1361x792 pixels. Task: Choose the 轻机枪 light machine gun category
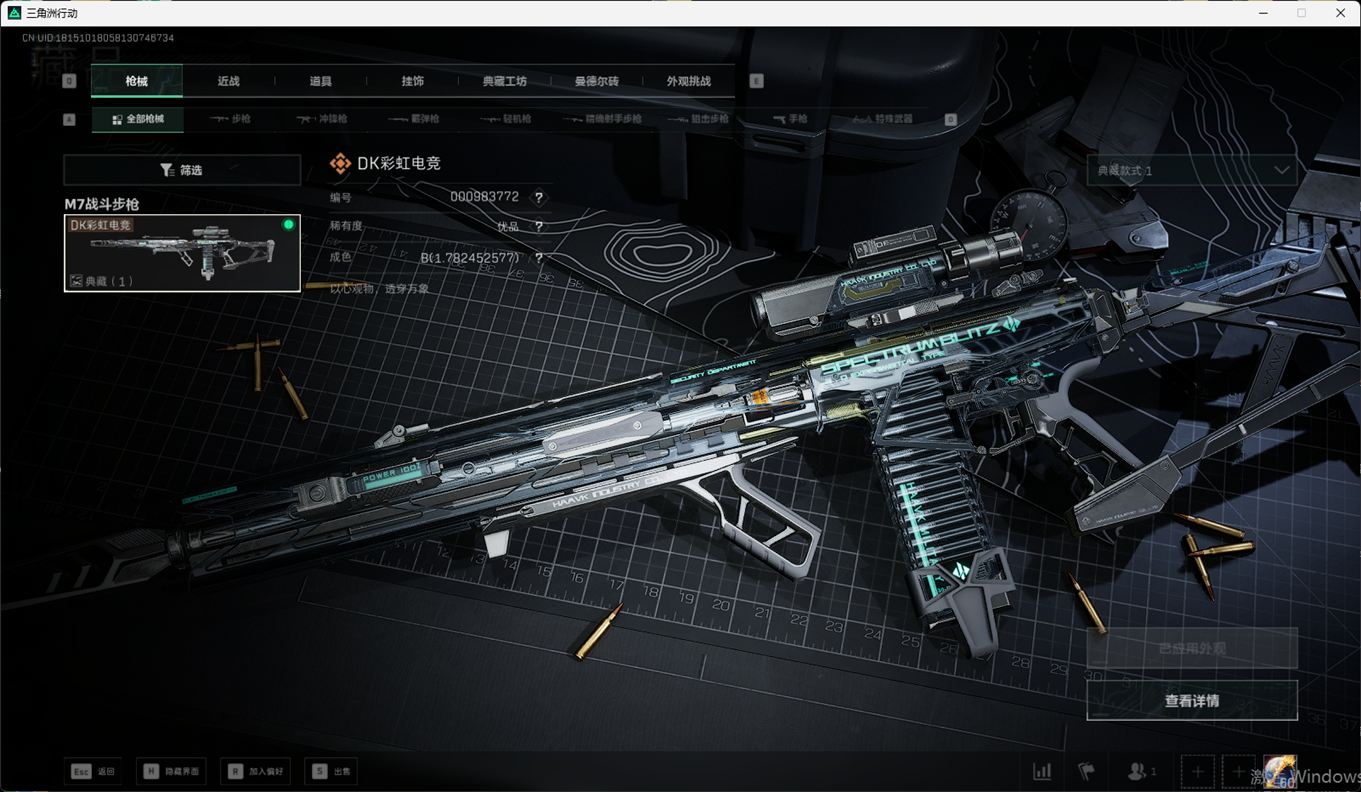[x=506, y=119]
